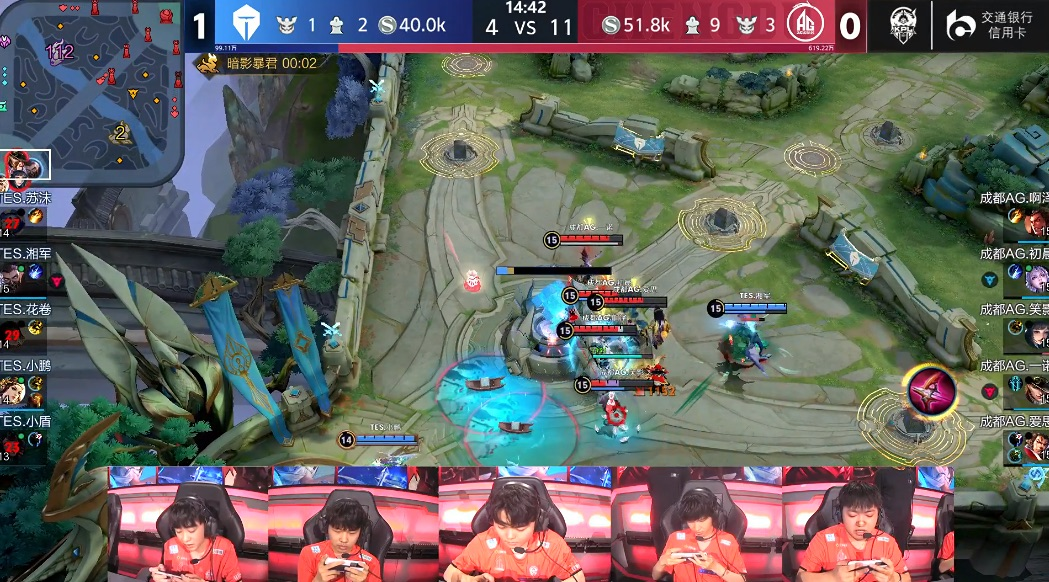
Task: Activate the glowing pink blade item icon
Action: (930, 388)
